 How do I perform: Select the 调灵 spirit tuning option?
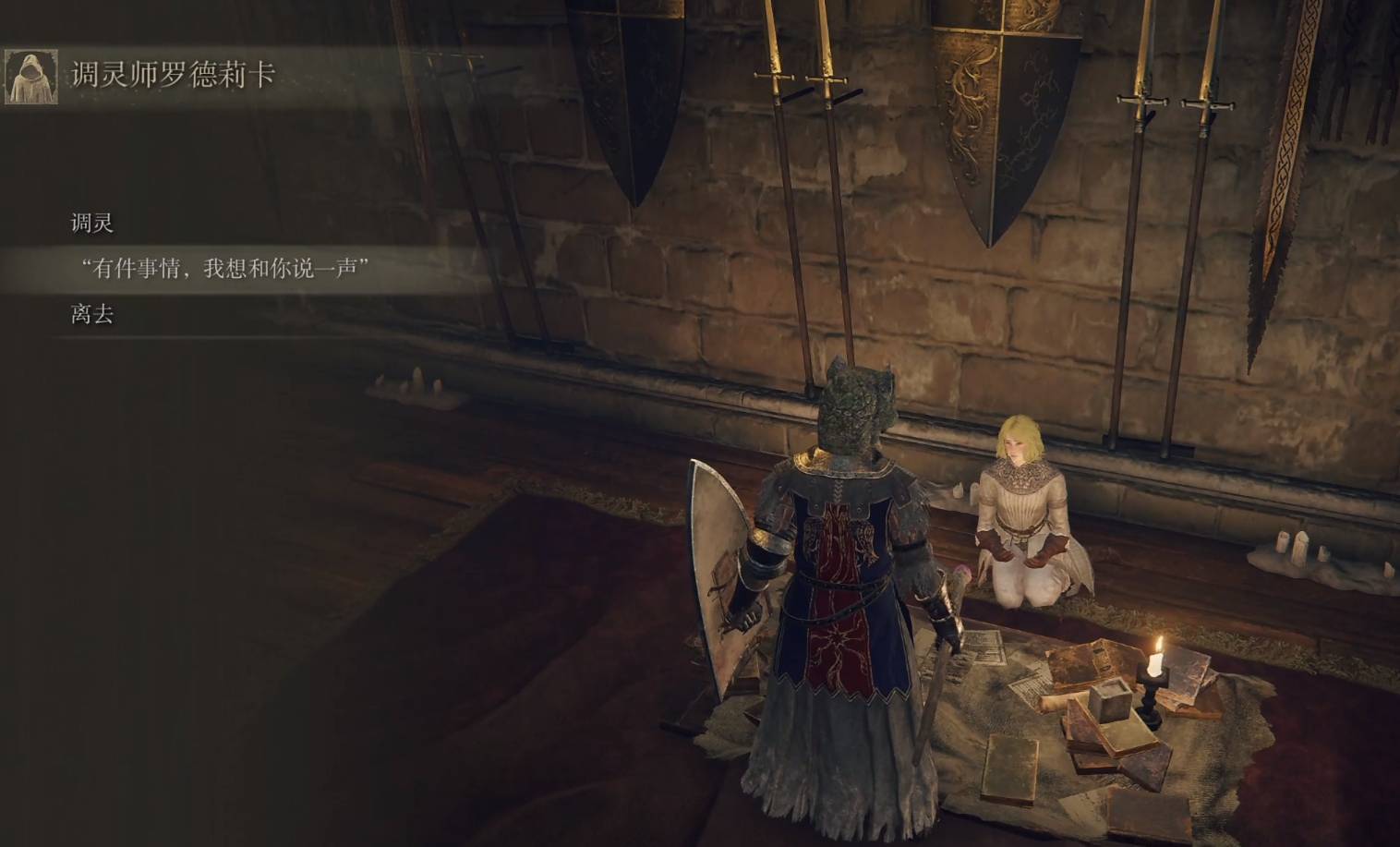[x=92, y=224]
